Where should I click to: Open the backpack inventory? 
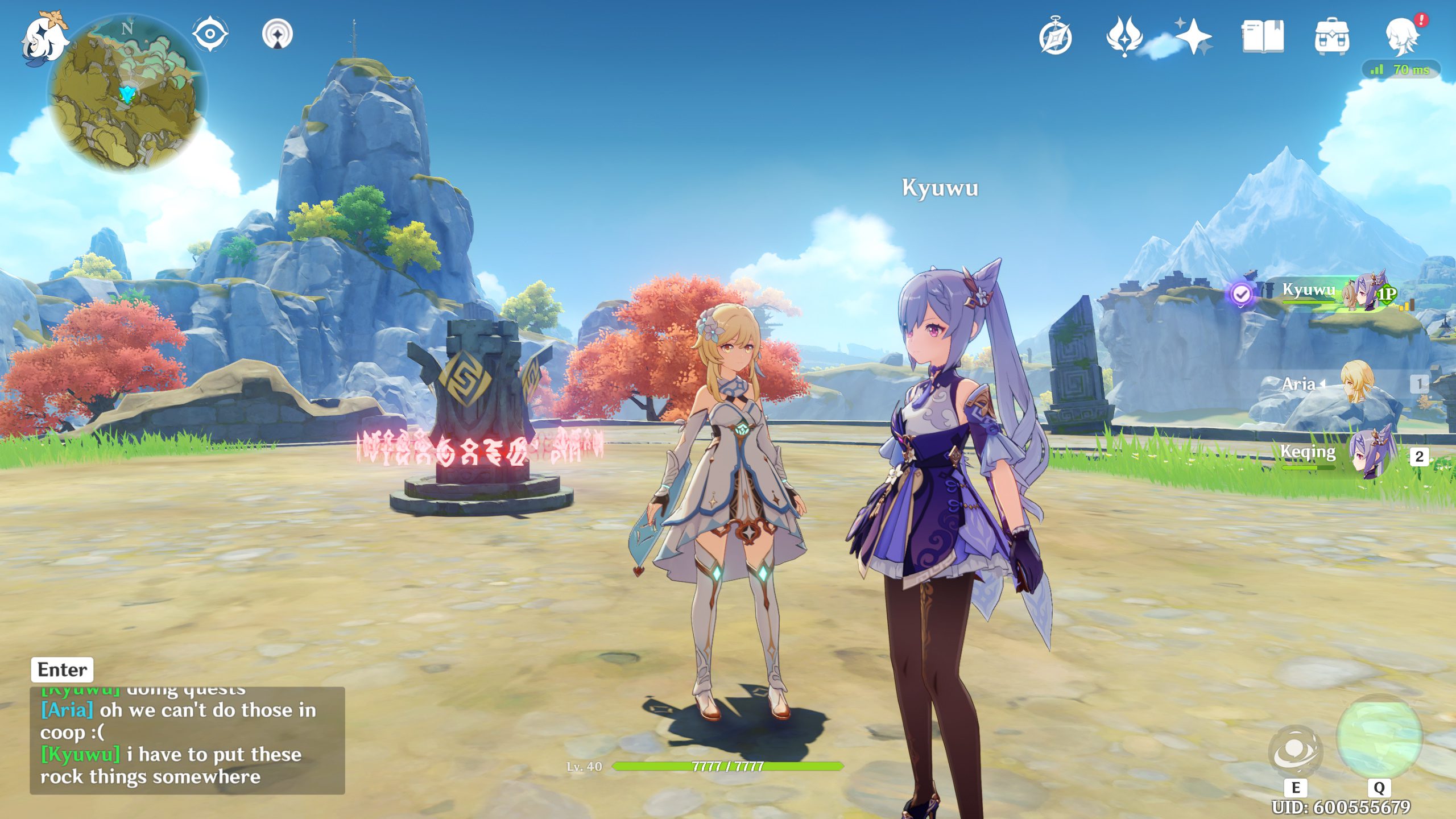point(1331,36)
